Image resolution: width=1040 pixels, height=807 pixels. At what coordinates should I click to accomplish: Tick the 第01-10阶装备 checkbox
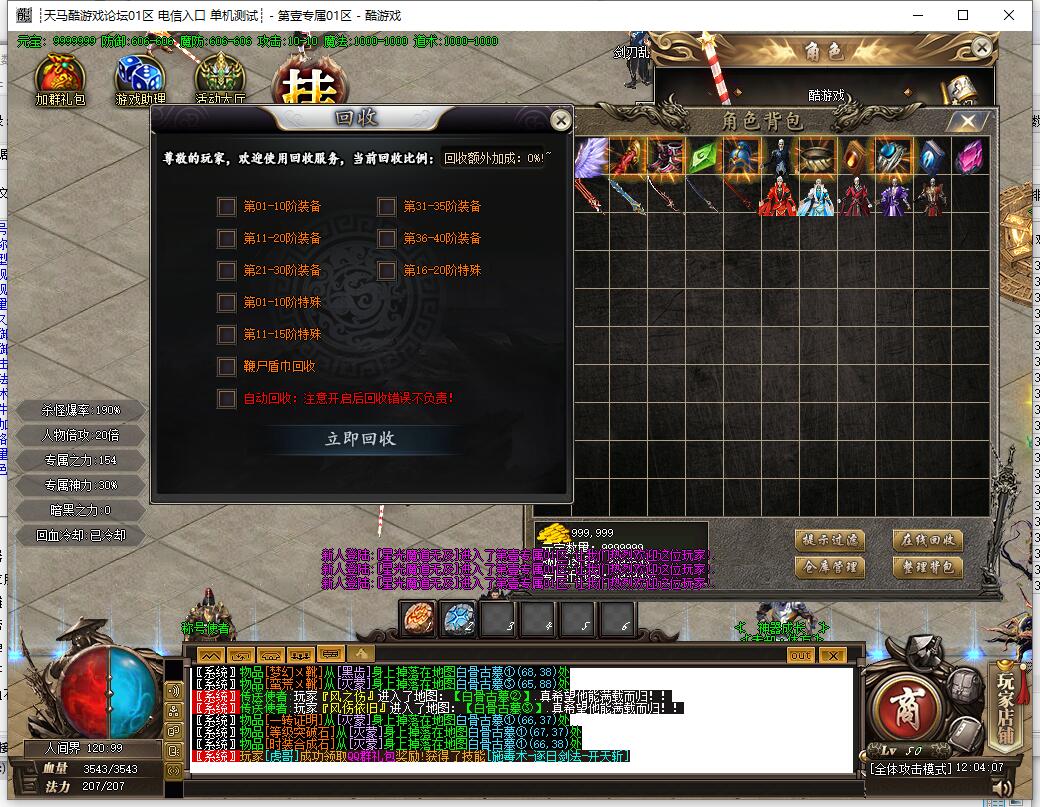point(227,207)
